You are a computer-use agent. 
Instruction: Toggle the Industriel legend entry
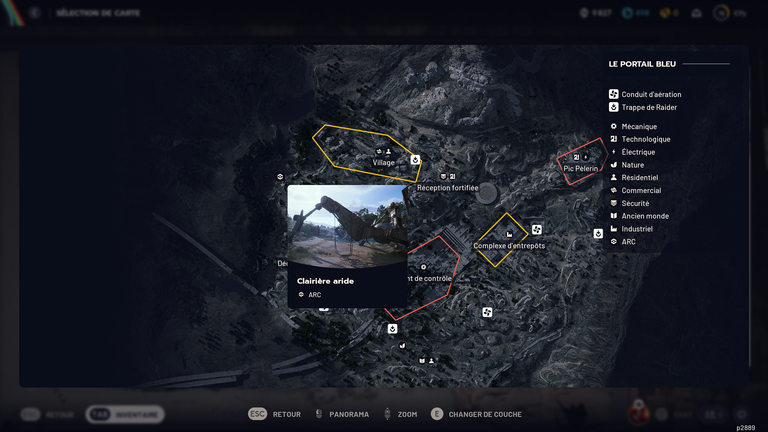click(x=640, y=229)
